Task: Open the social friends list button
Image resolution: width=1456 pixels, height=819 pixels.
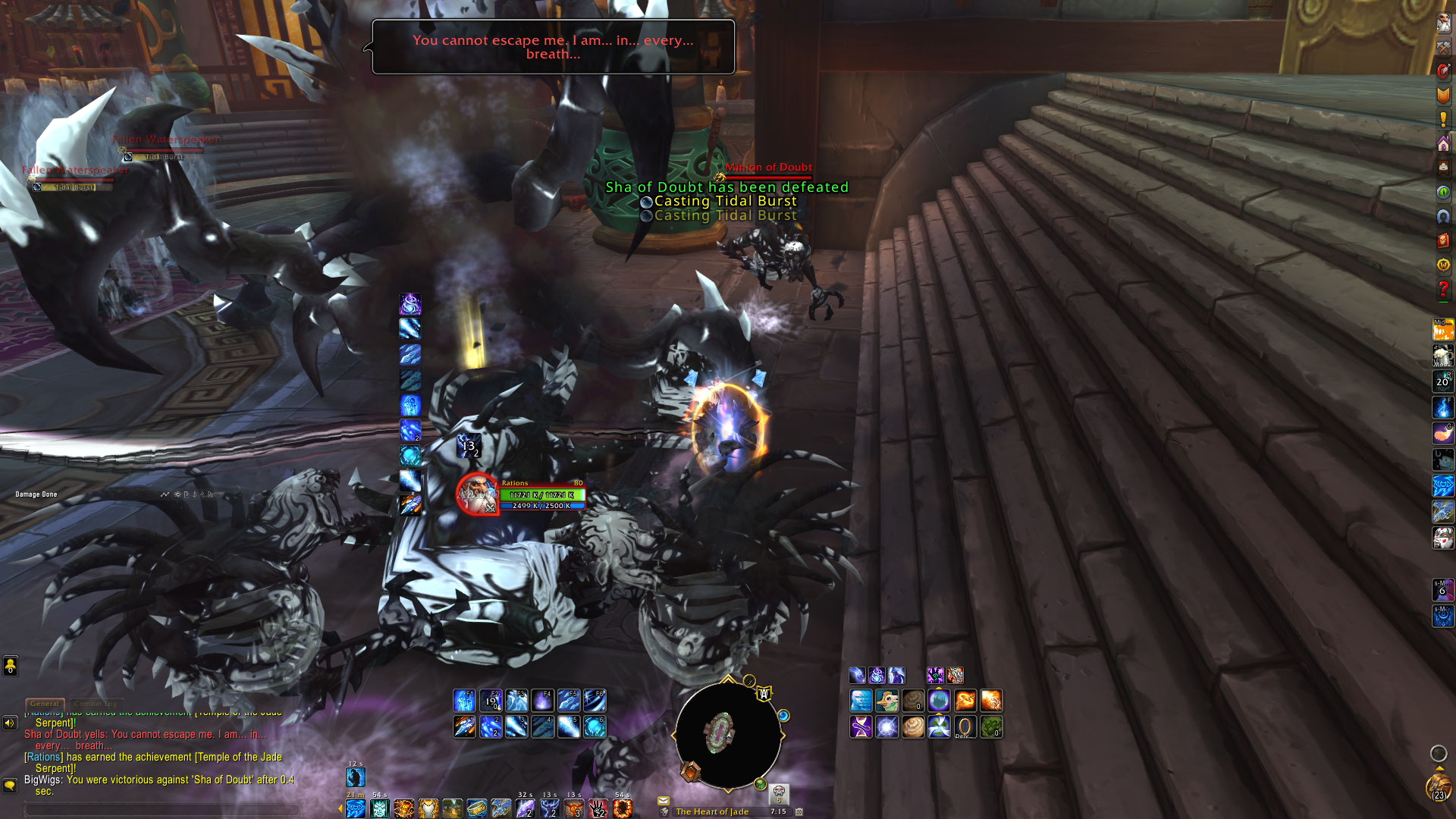Action: pyautogui.click(x=10, y=667)
